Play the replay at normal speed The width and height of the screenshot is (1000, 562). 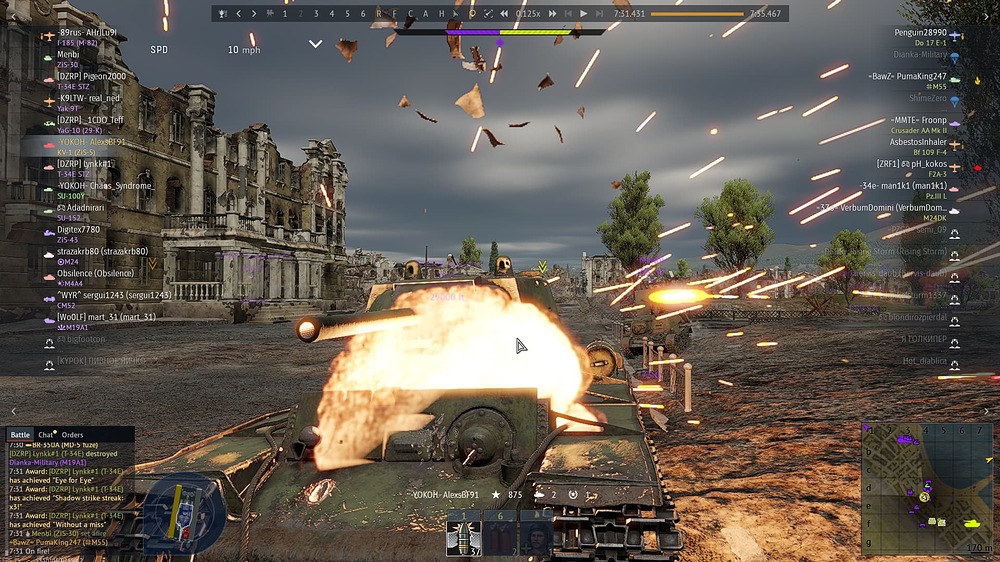(x=584, y=14)
